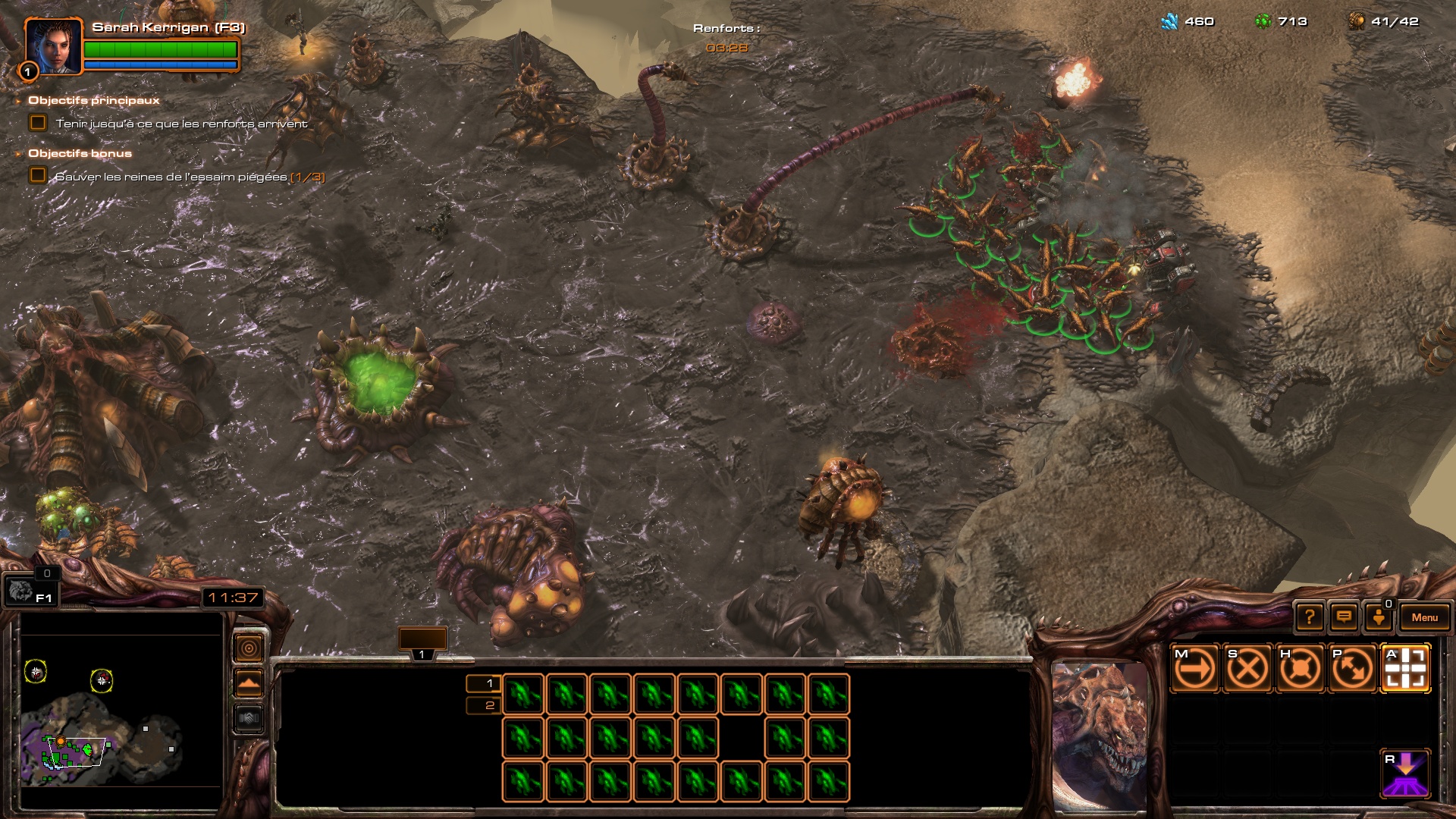Image resolution: width=1456 pixels, height=819 pixels.
Task: Select Sarah Kerrigan's hero portrait
Action: pos(53,46)
